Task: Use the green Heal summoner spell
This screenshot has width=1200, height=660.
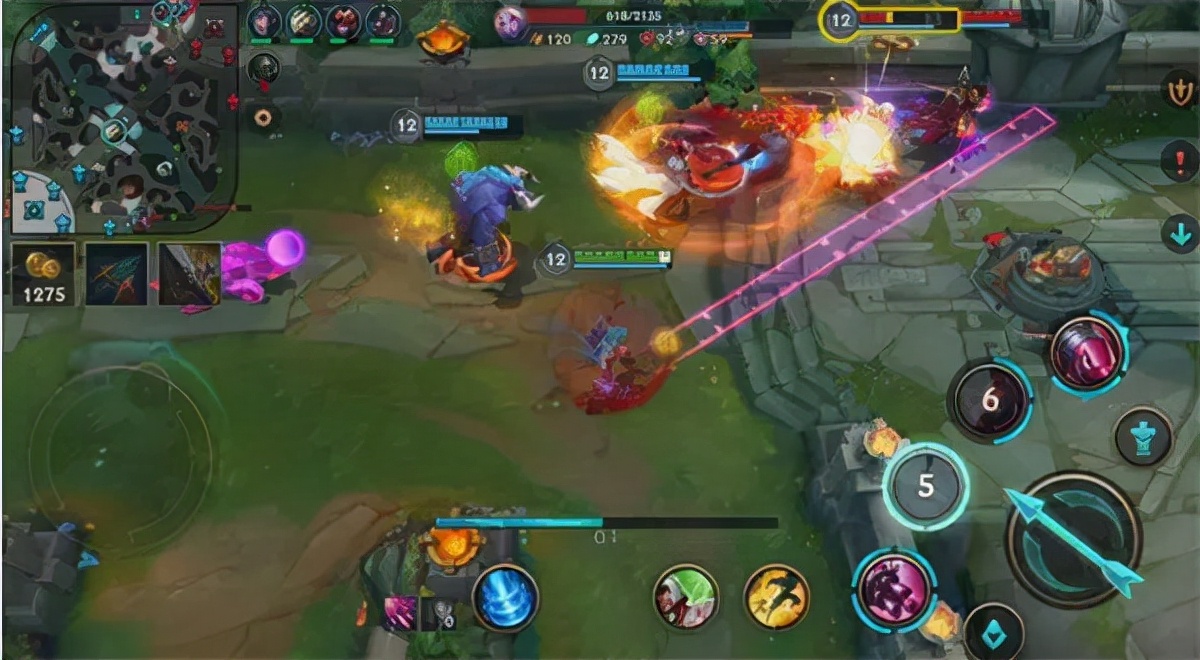Action: click(686, 597)
